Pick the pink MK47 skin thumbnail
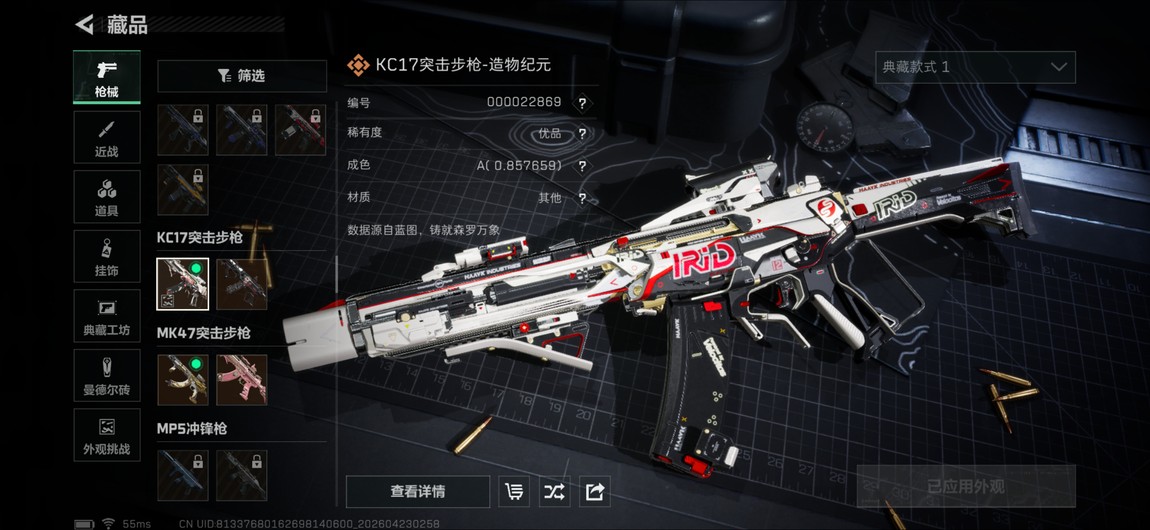Viewport: 1150px width, 530px height. (x=242, y=379)
